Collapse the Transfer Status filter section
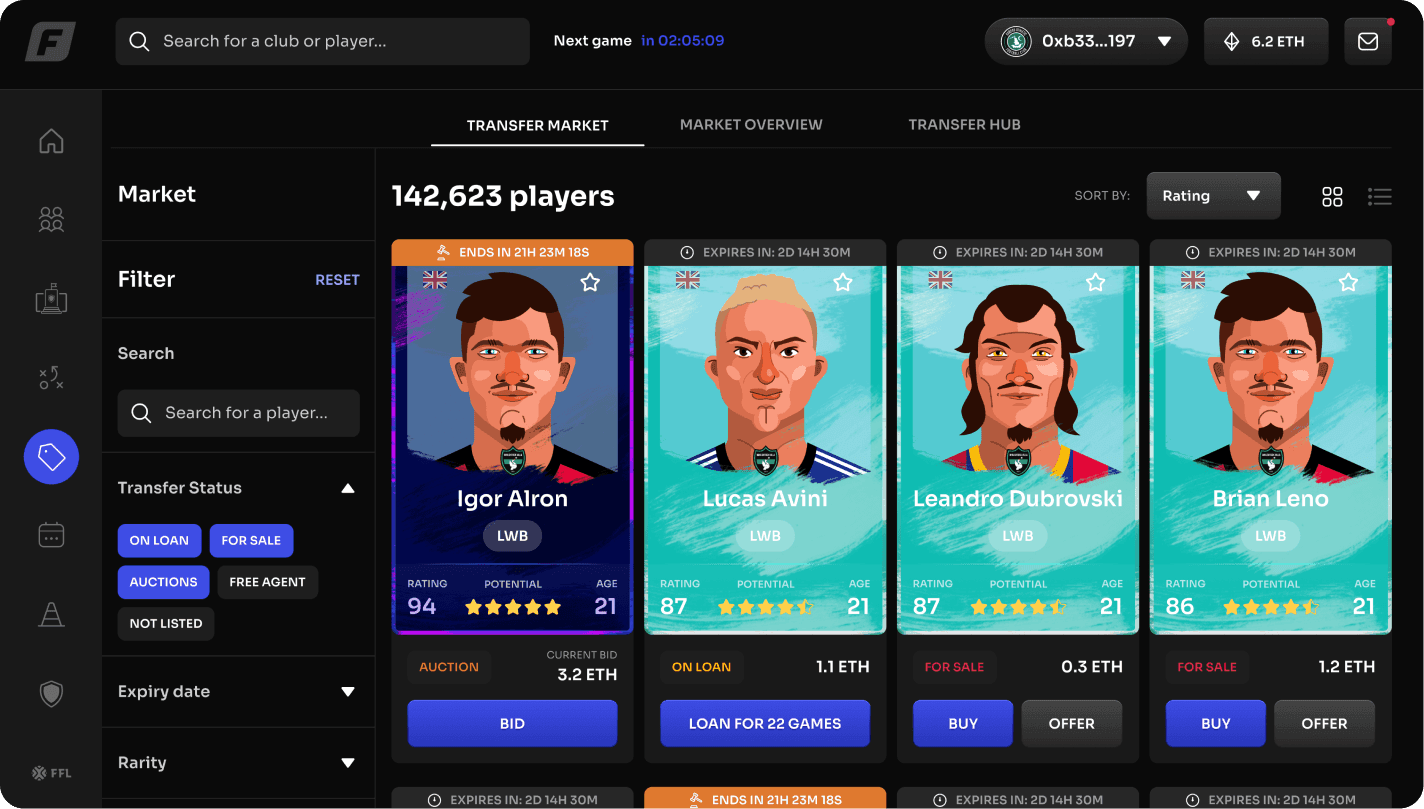Screen dimensions: 1424x809 tap(347, 488)
